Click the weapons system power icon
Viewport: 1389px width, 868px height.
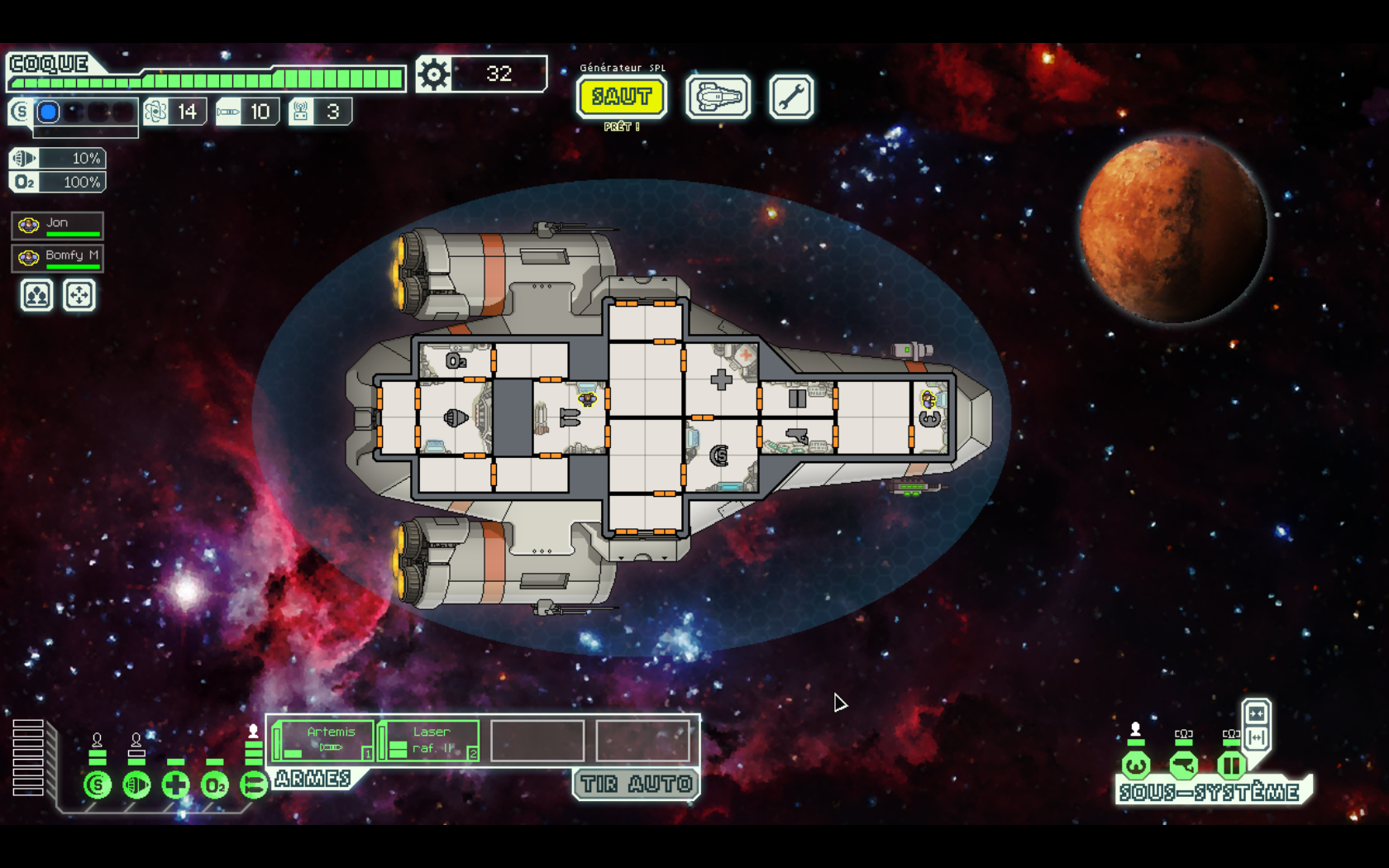click(x=253, y=785)
